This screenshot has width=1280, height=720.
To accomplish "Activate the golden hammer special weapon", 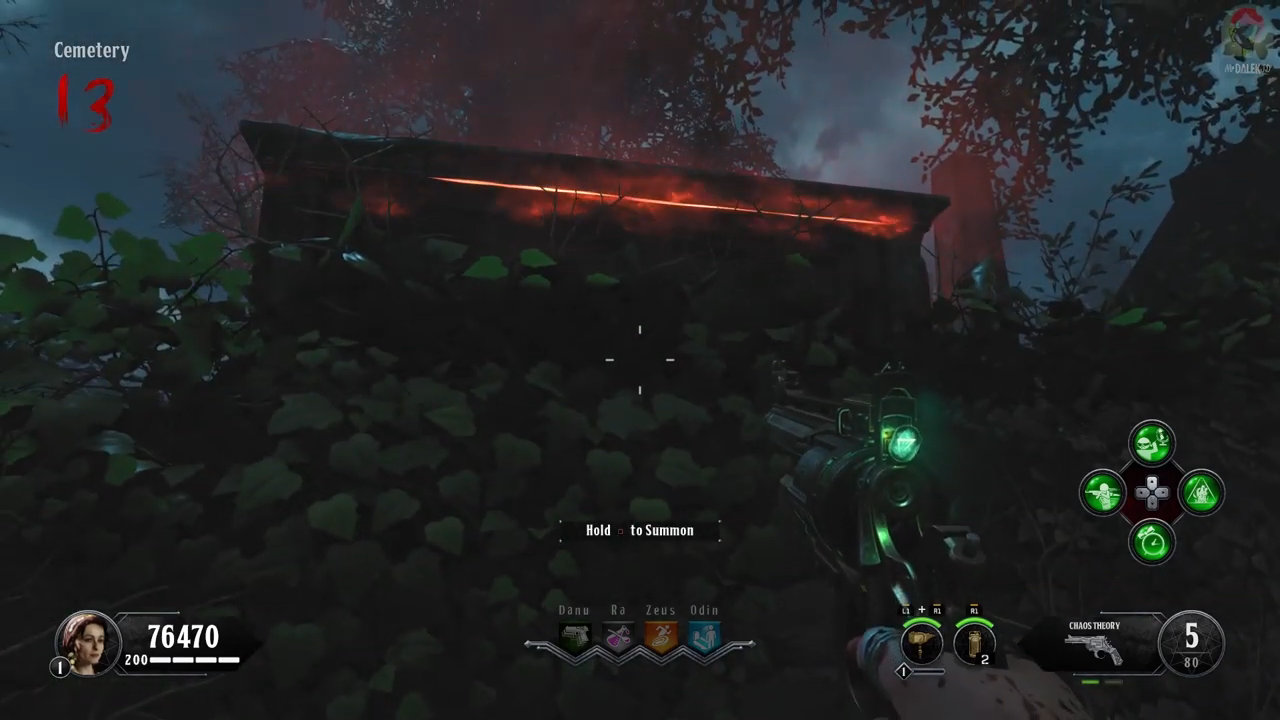I will (x=921, y=643).
